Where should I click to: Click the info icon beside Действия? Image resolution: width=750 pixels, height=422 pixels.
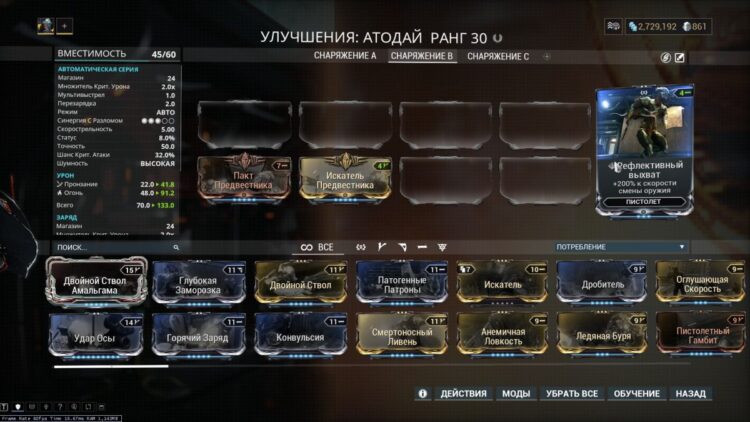pos(422,394)
